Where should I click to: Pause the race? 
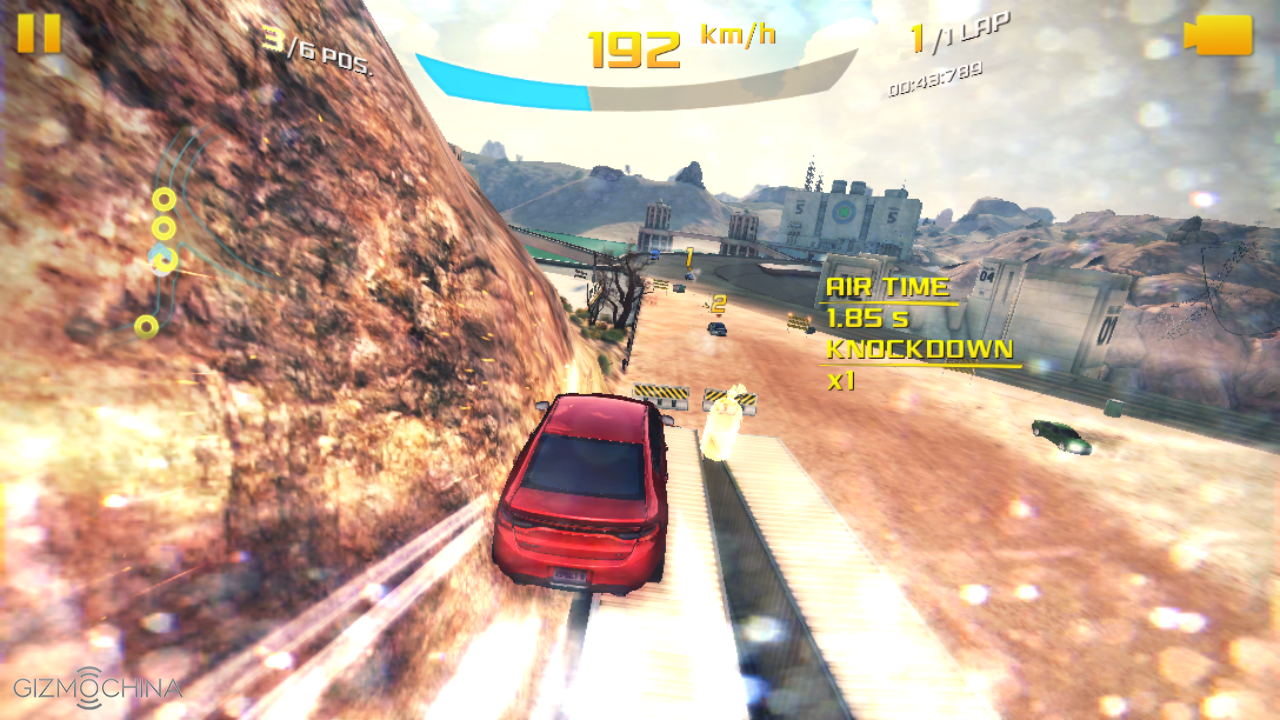pos(39,33)
